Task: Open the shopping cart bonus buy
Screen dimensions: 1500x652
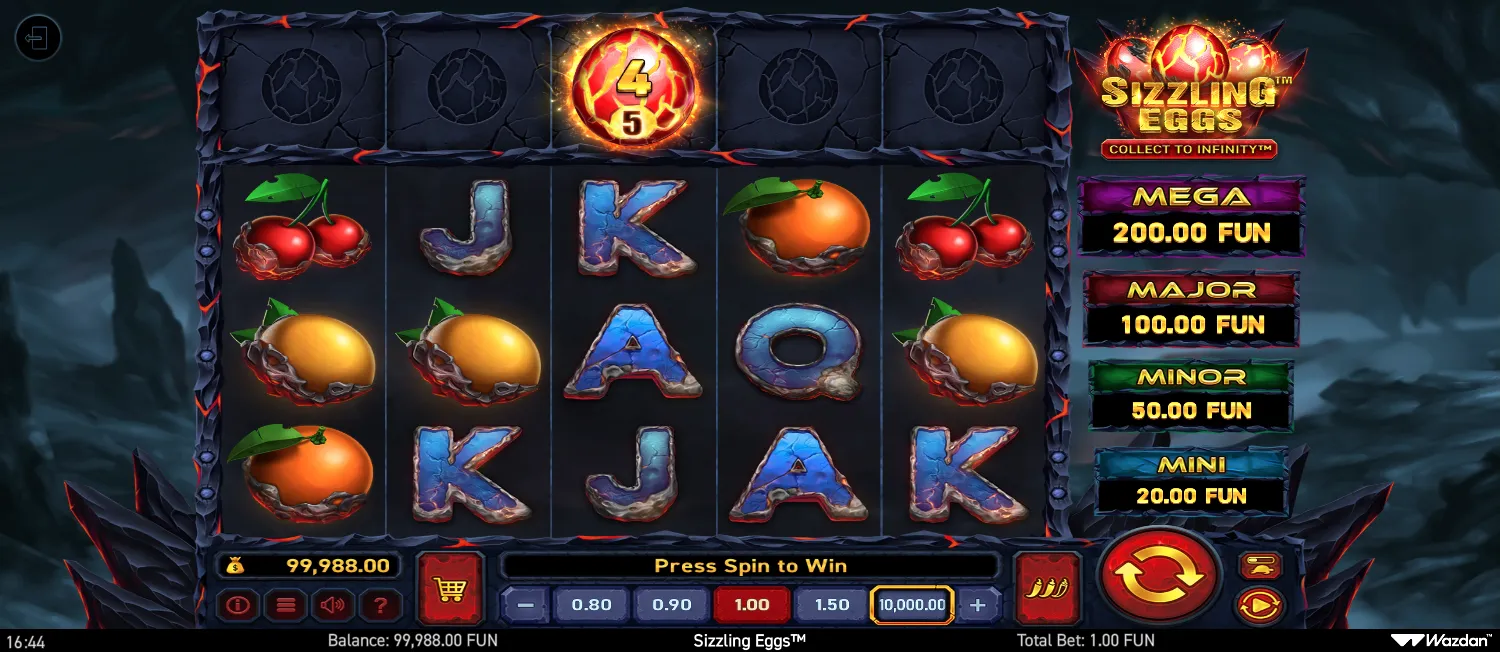Action: point(450,588)
